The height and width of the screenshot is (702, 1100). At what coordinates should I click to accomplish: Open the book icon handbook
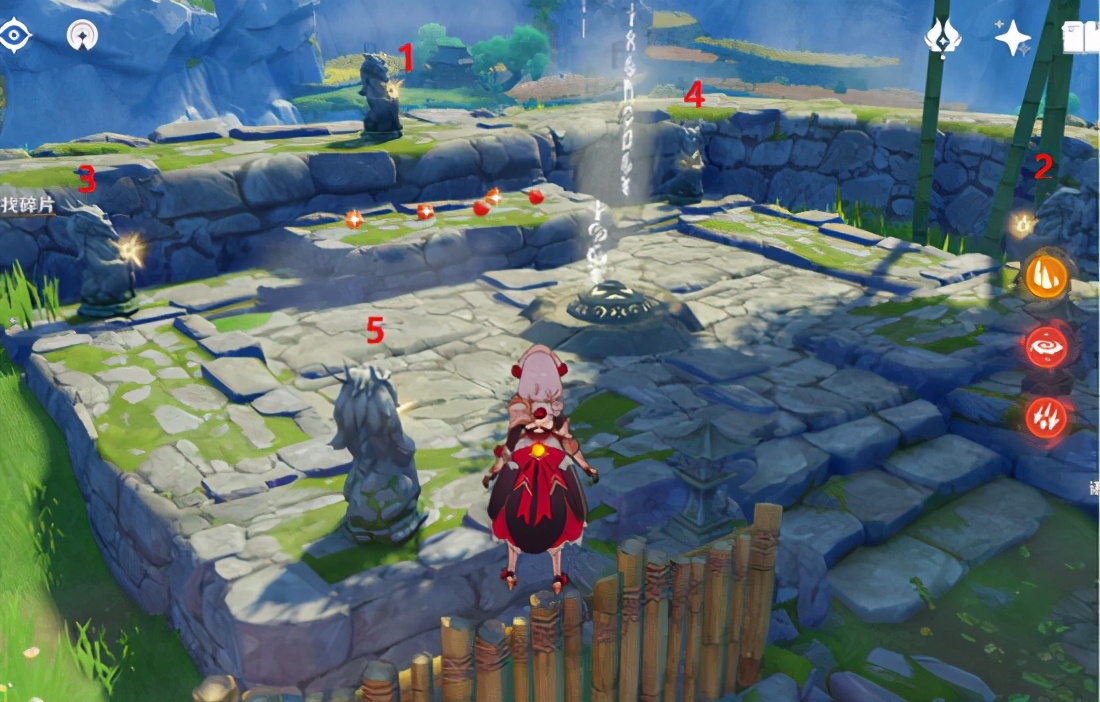coord(1080,38)
